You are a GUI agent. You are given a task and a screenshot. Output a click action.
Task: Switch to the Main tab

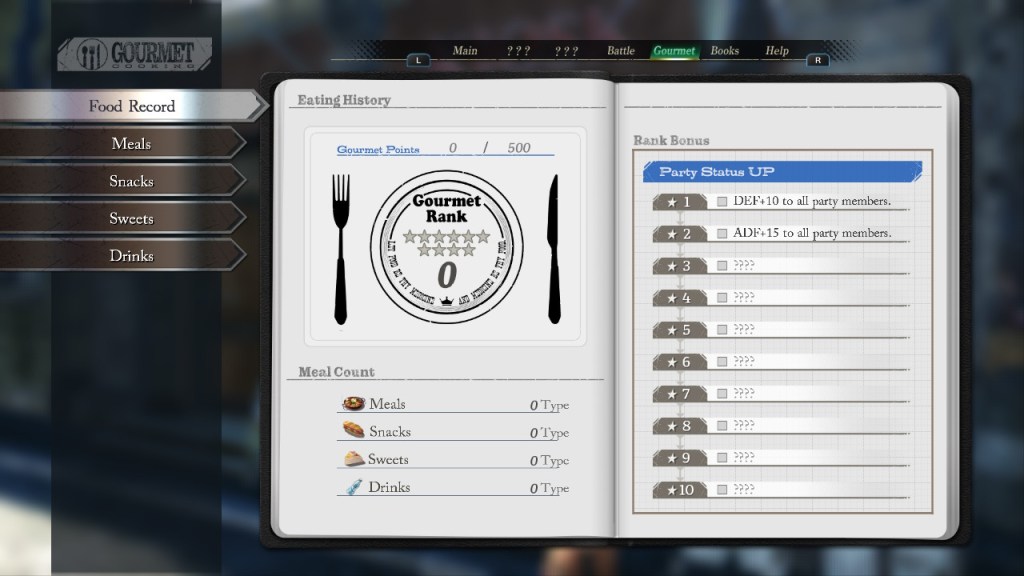(465, 51)
